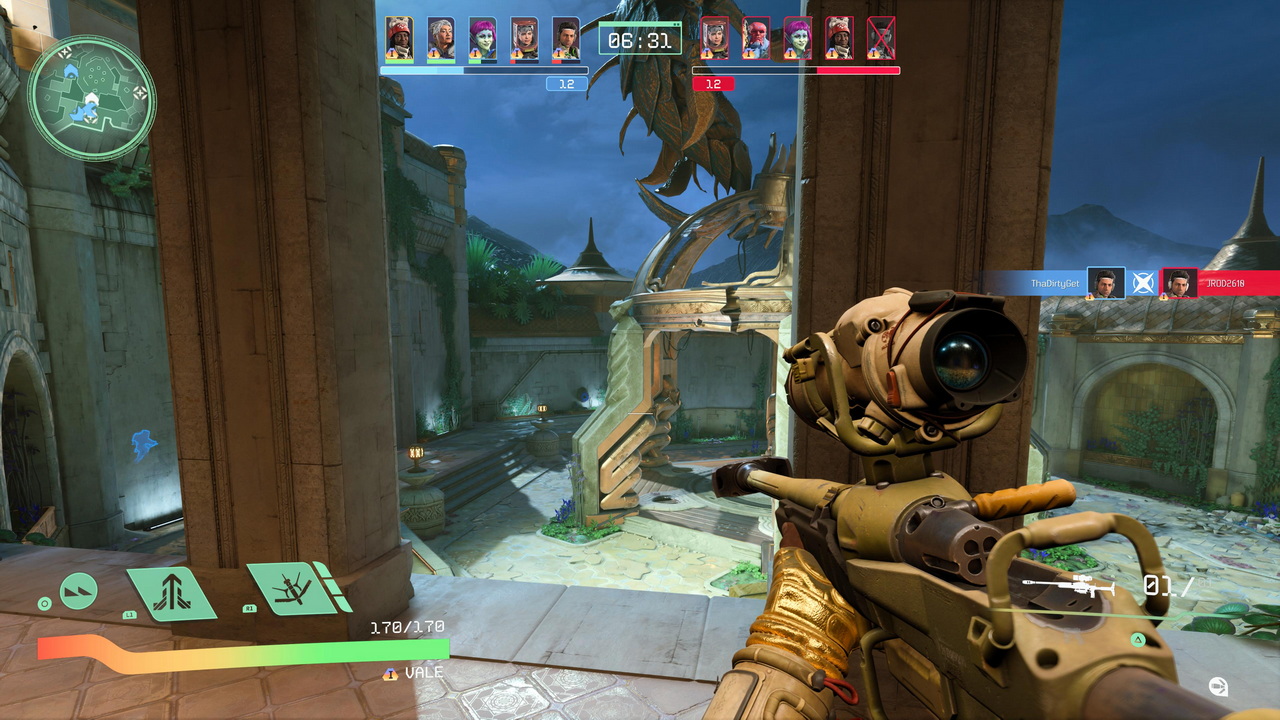Image resolution: width=1280 pixels, height=720 pixels.
Task: Use the upward-arrow leap ability
Action: (x=171, y=592)
